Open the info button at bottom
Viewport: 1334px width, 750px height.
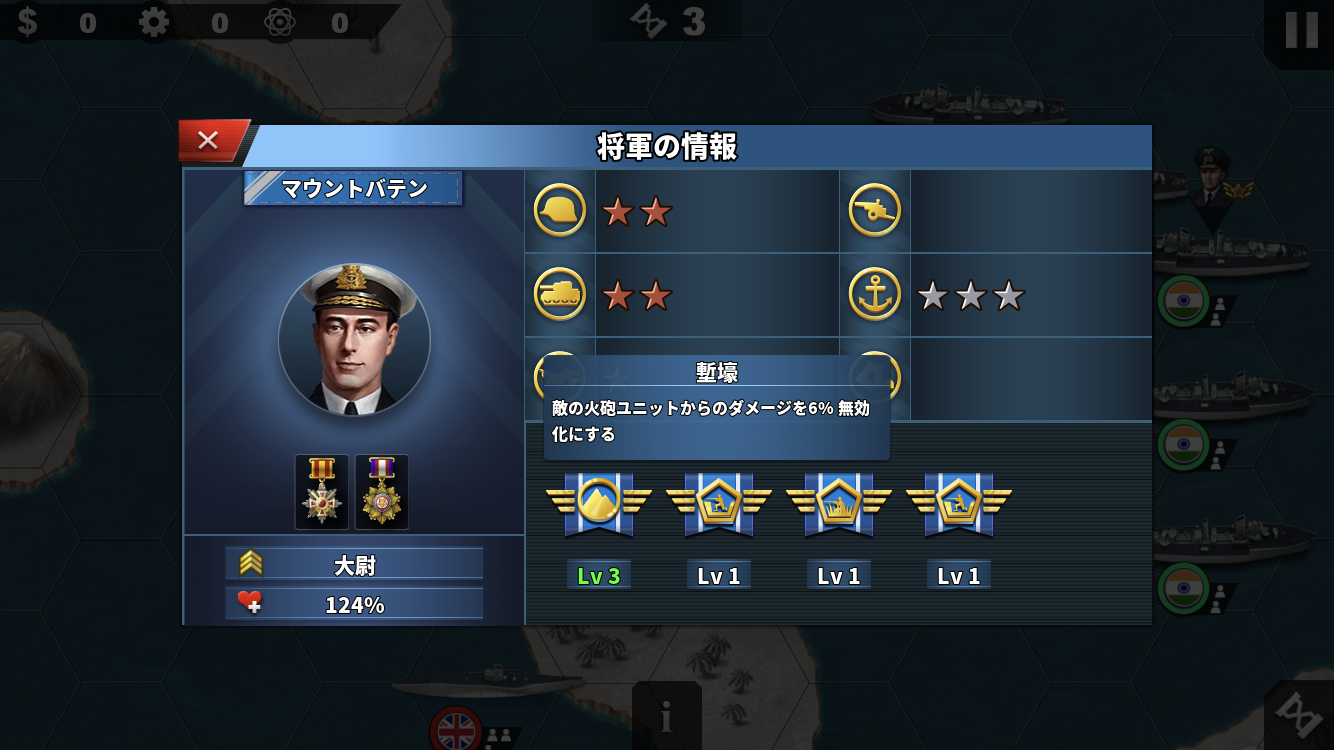(x=666, y=716)
